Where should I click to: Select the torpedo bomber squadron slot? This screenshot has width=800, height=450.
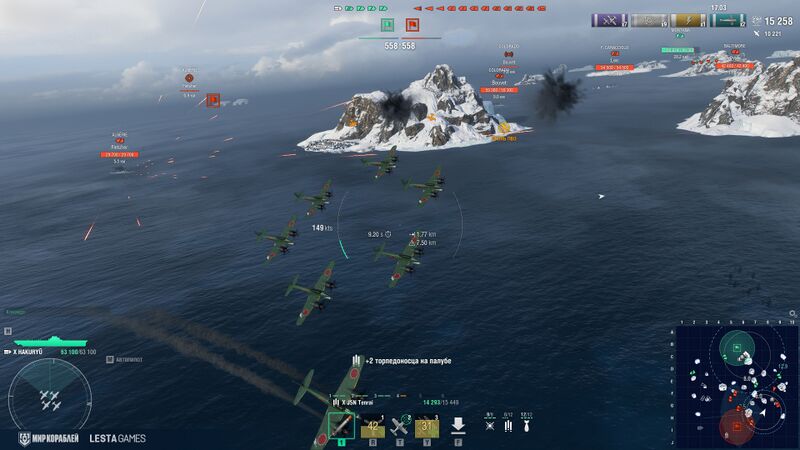tap(341, 425)
